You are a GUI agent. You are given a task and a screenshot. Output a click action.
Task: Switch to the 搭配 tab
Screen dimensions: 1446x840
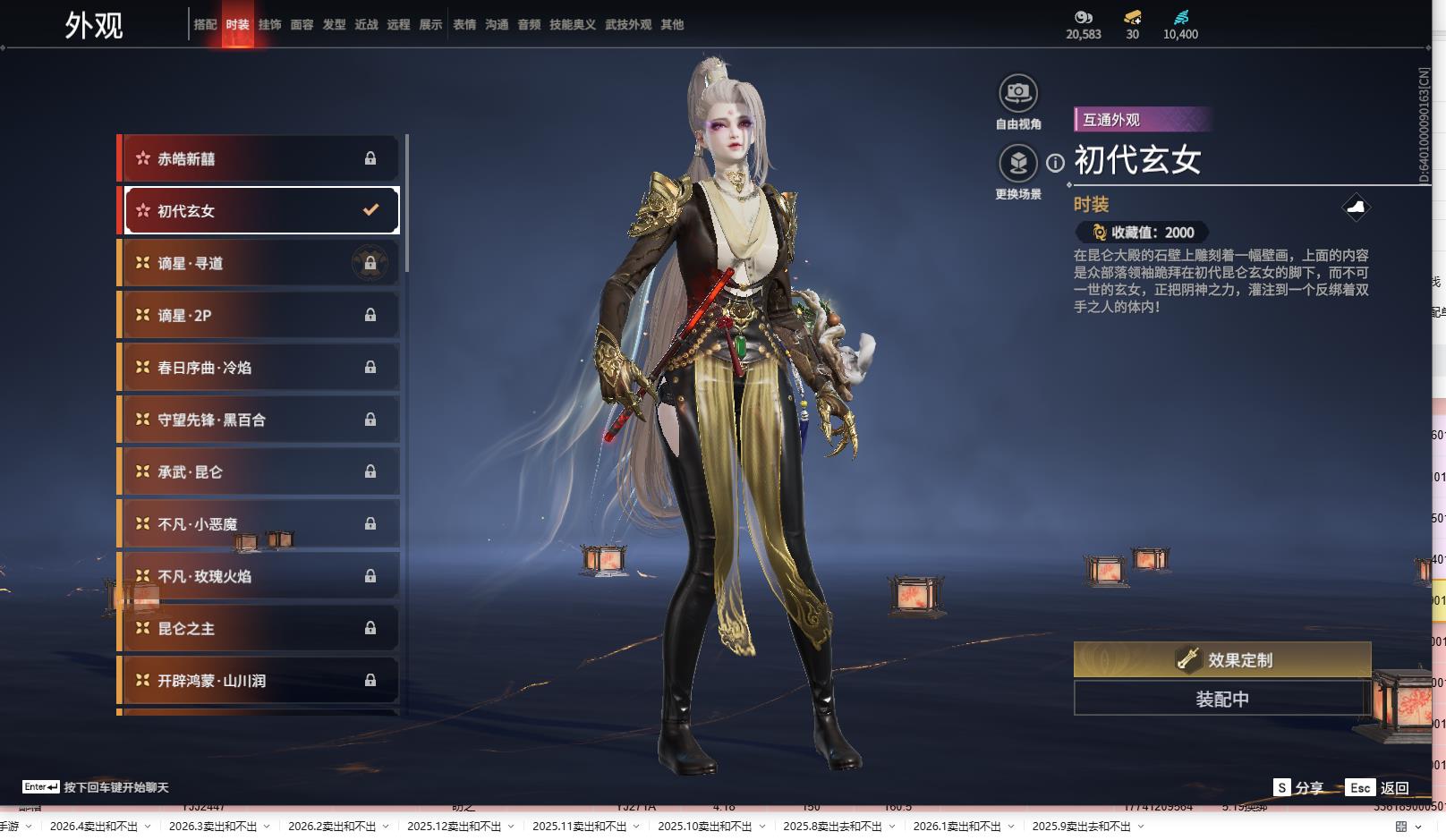point(205,25)
